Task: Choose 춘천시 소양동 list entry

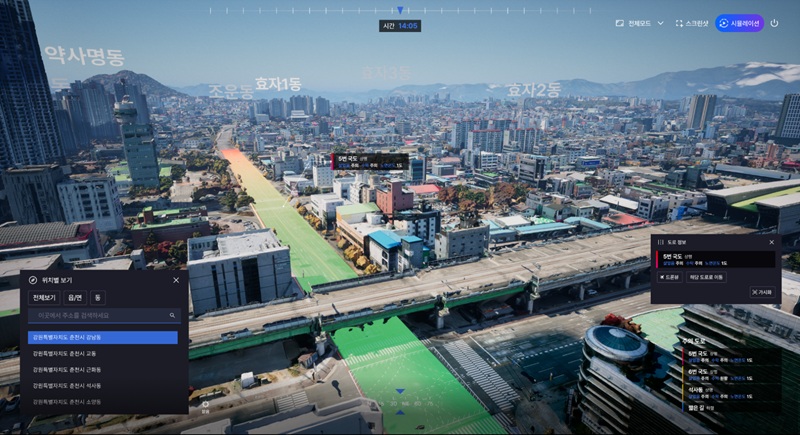Action: 102,401
